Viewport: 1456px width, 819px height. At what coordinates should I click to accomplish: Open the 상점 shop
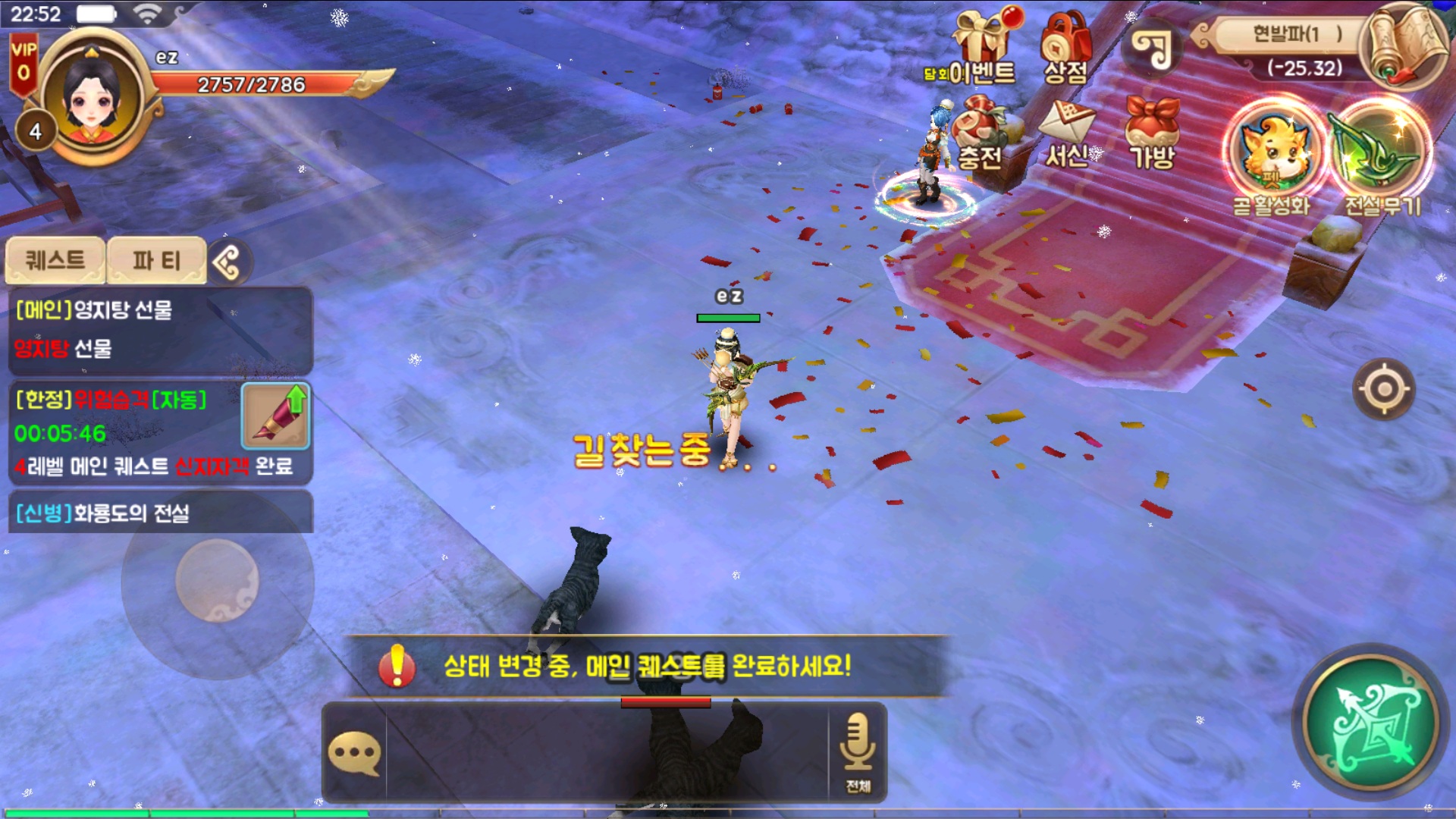[x=1065, y=47]
